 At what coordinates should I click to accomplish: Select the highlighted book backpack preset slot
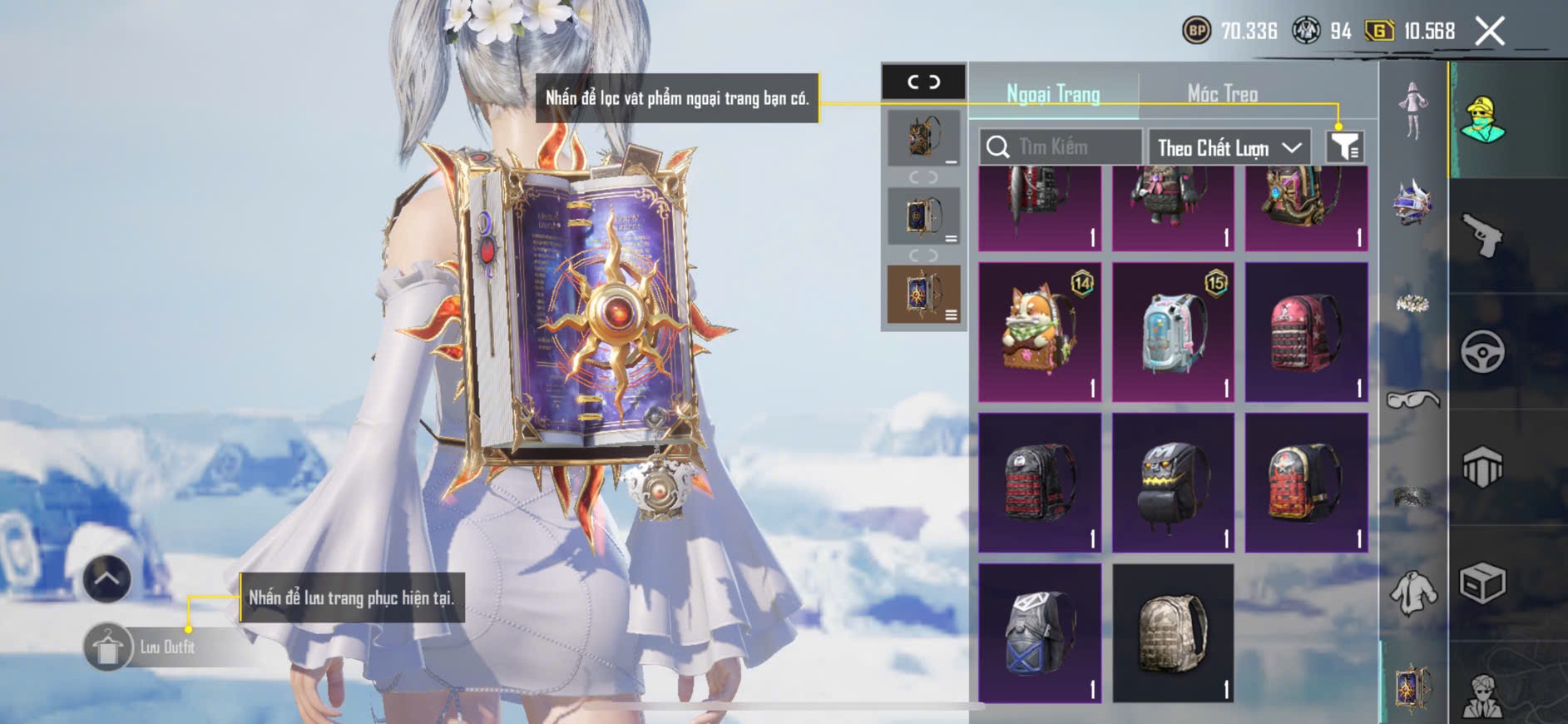(923, 294)
